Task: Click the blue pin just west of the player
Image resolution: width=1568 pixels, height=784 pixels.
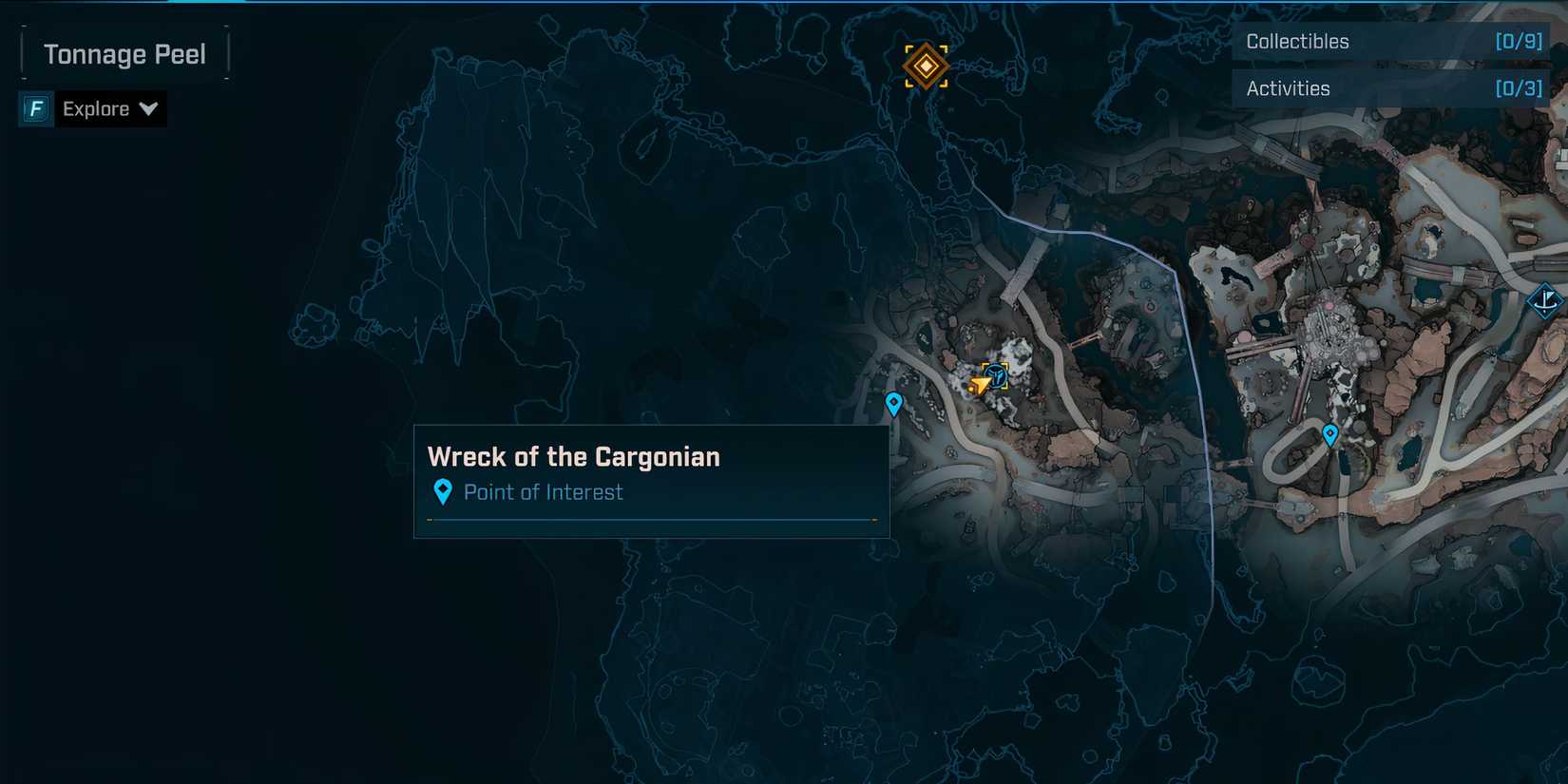Action: pos(892,403)
